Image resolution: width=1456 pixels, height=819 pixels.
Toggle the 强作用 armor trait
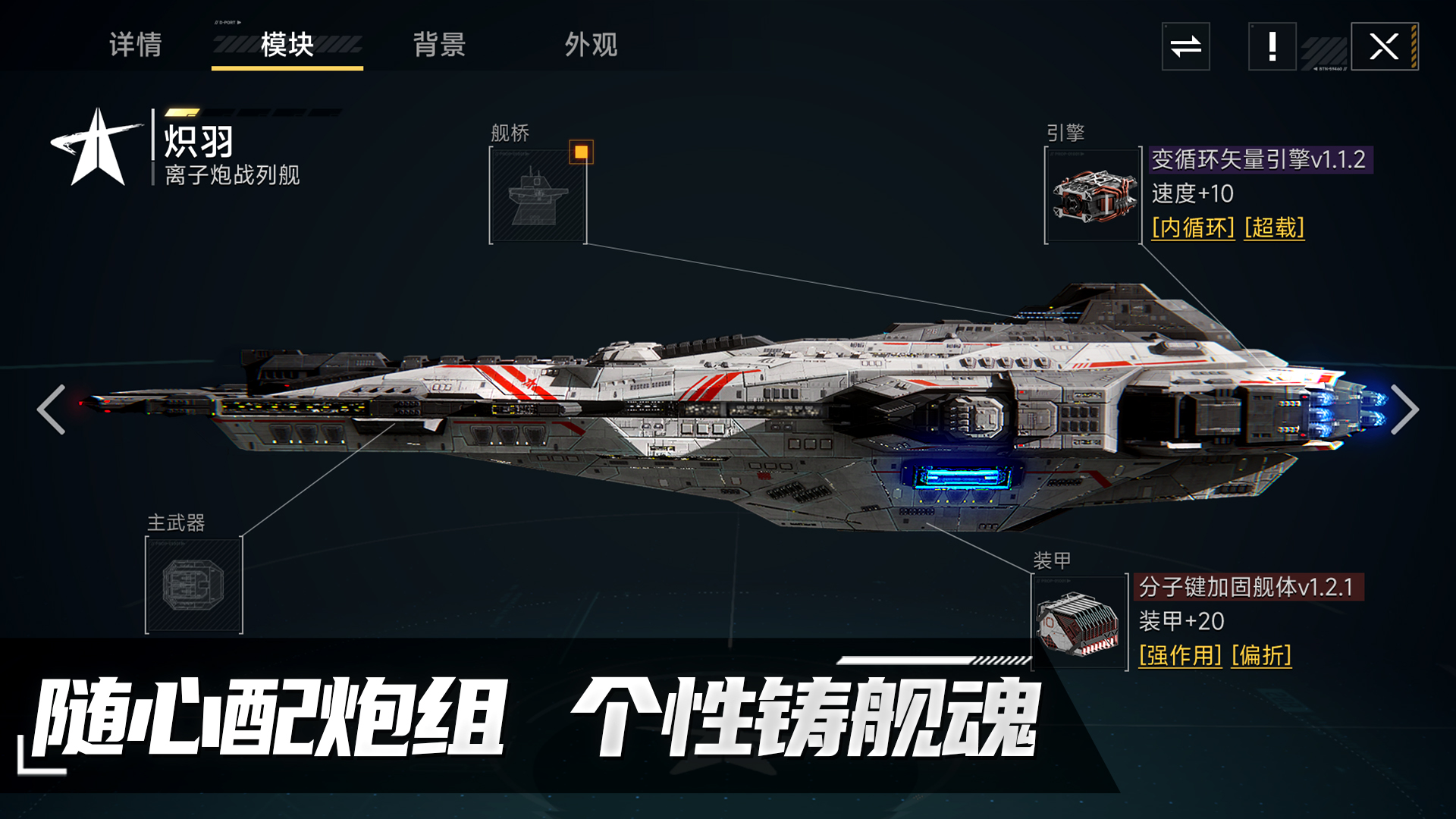pyautogui.click(x=1180, y=657)
